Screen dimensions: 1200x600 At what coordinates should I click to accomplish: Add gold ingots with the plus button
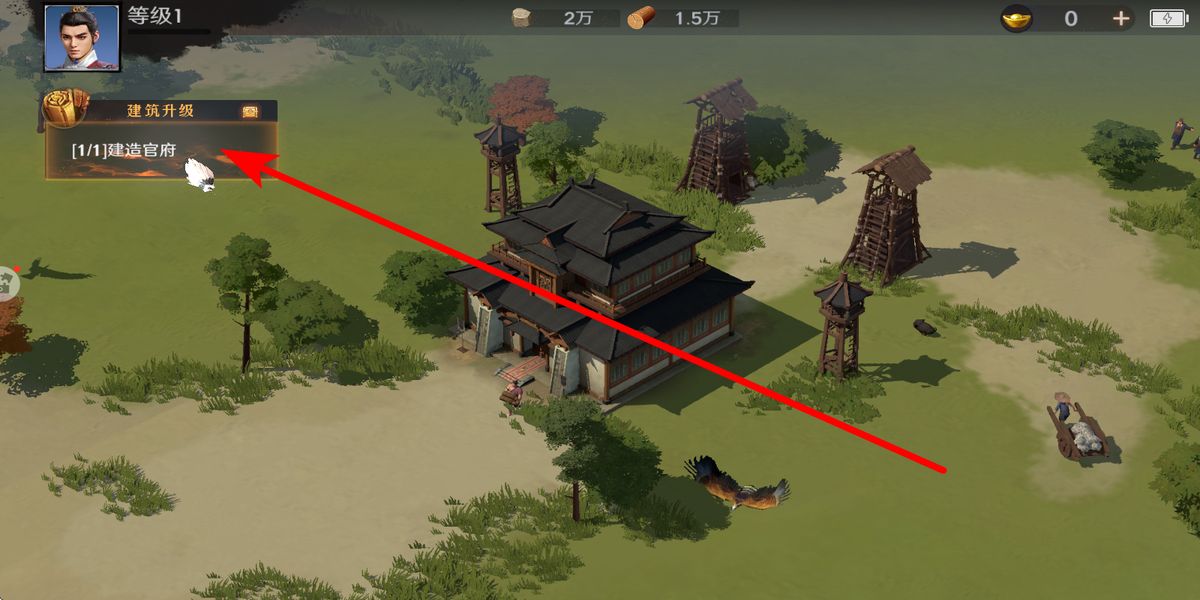pos(1121,18)
